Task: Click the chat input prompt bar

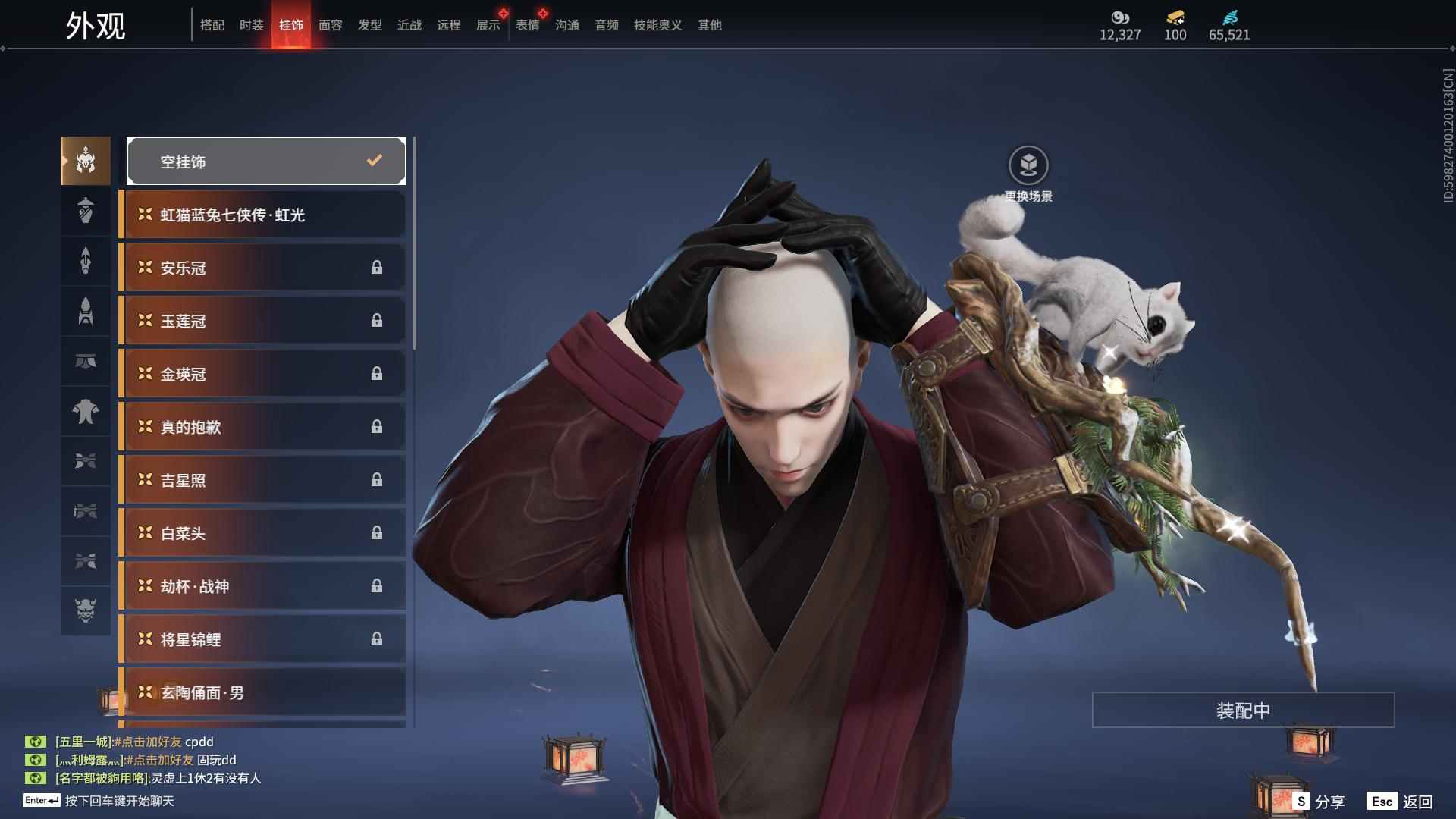Action: point(119,801)
